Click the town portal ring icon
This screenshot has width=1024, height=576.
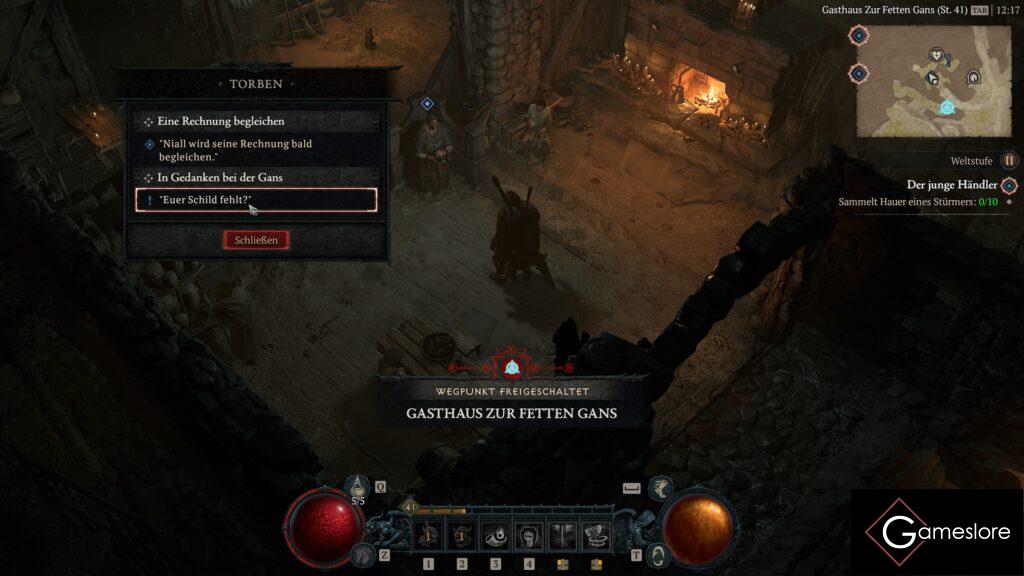pyautogui.click(x=657, y=555)
